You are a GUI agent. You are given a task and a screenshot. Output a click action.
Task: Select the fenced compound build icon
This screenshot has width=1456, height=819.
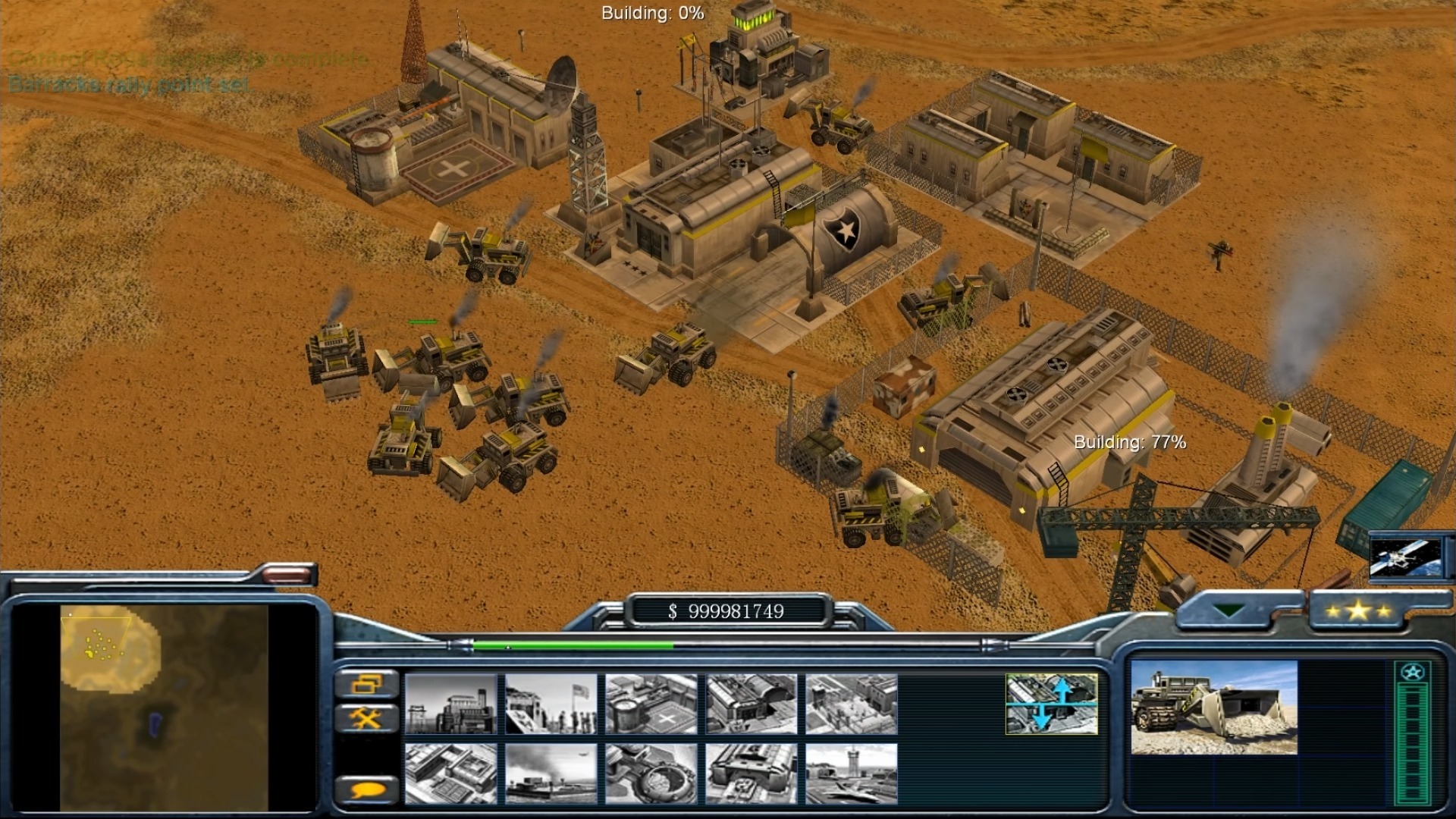pyautogui.click(x=851, y=704)
